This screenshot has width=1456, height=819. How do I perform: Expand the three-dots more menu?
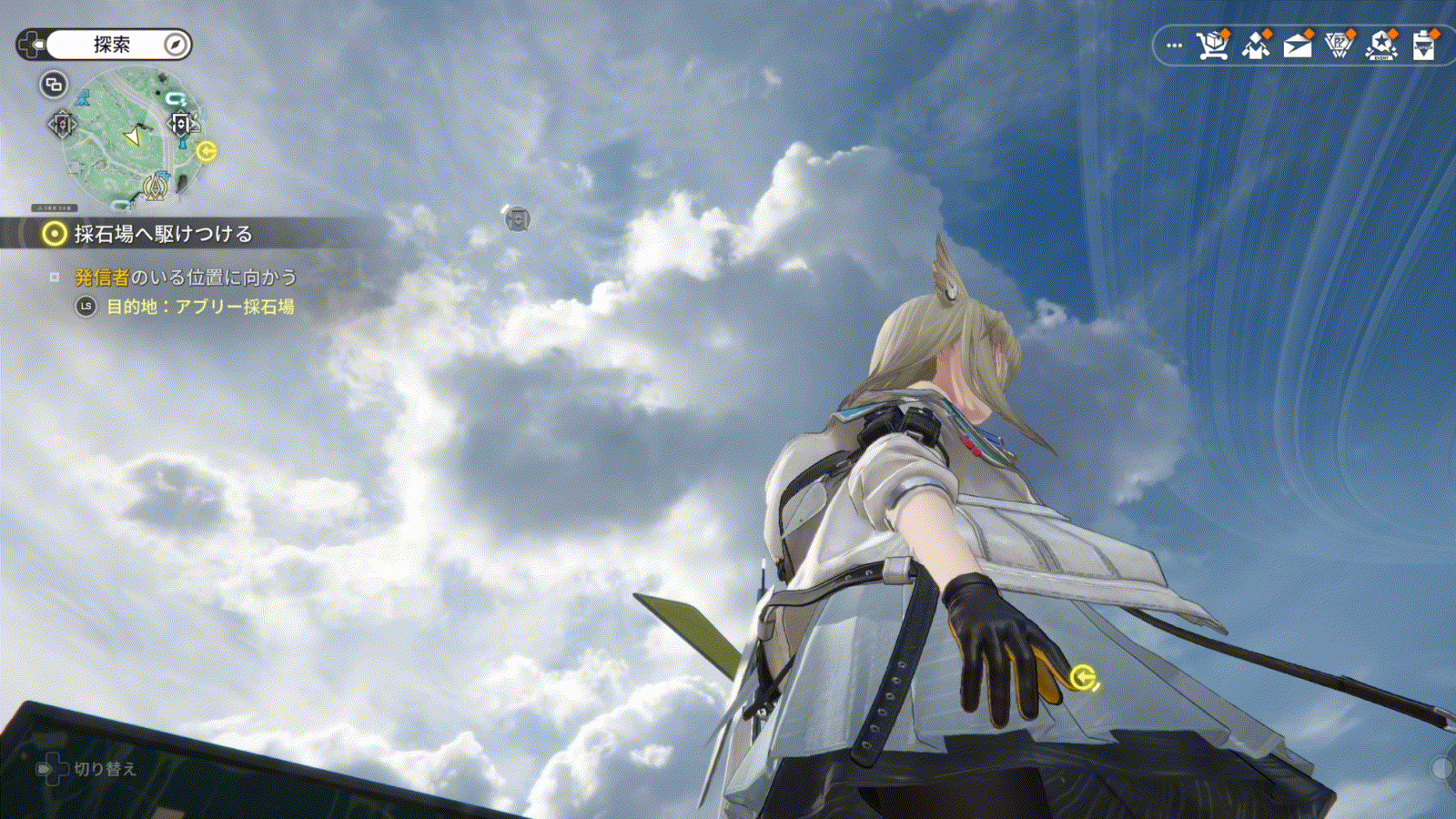pyautogui.click(x=1175, y=45)
